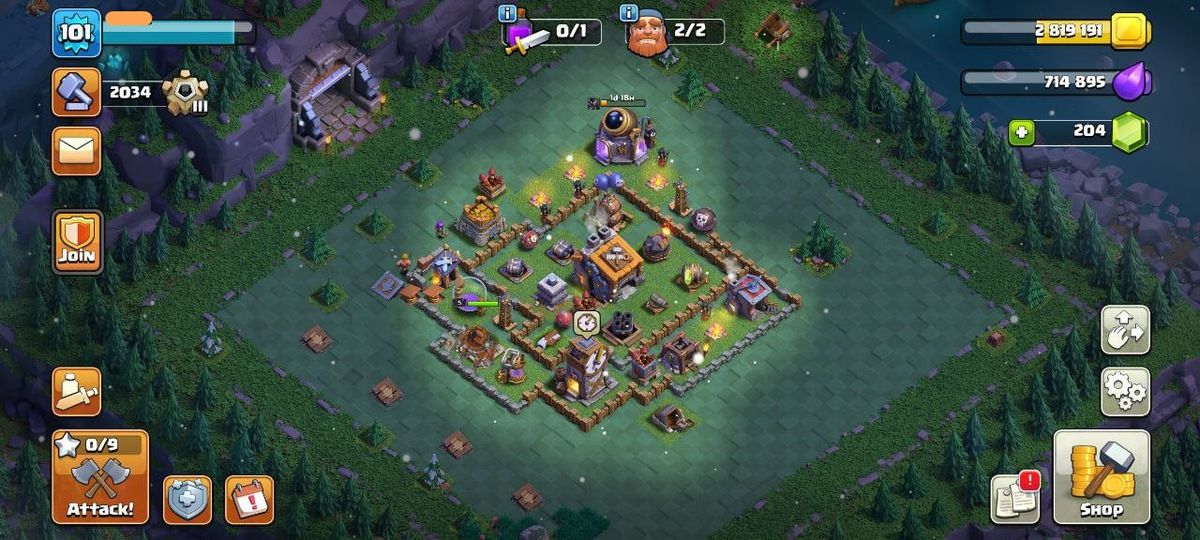Toggle the layout swap arrows button
Viewport: 1200px width, 540px height.
(x=1125, y=330)
